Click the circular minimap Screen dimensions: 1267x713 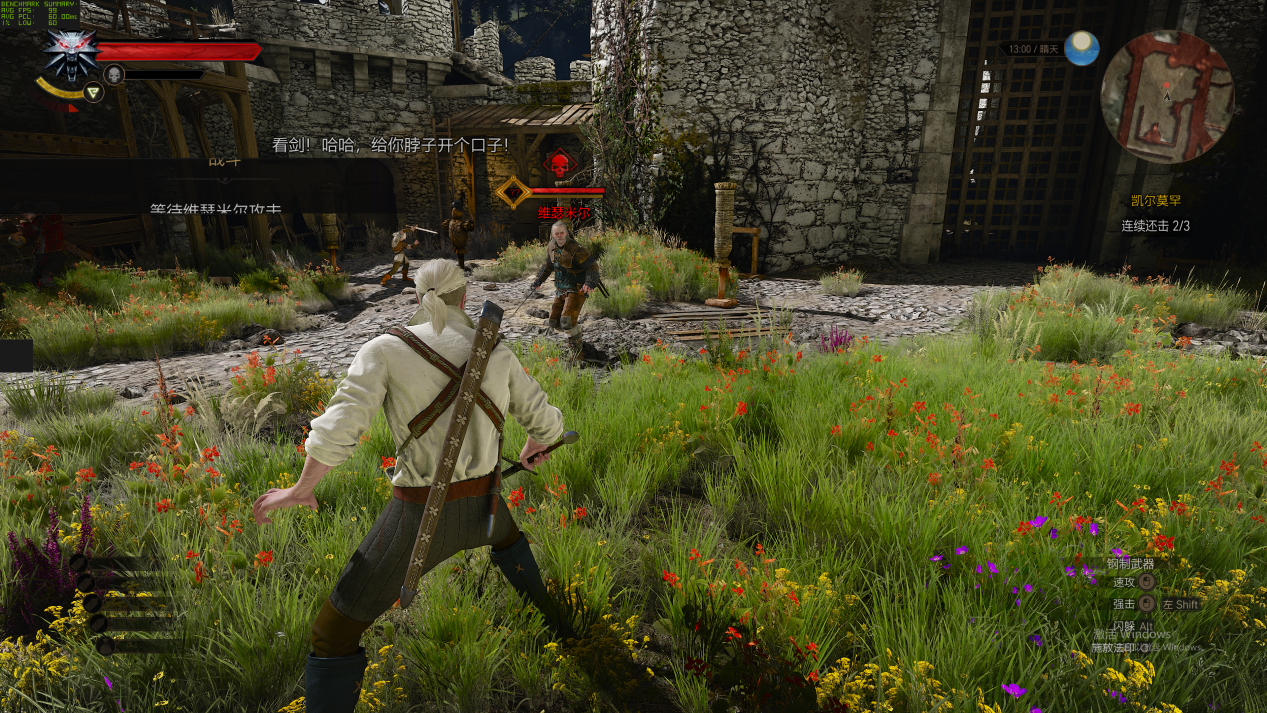tap(1166, 97)
